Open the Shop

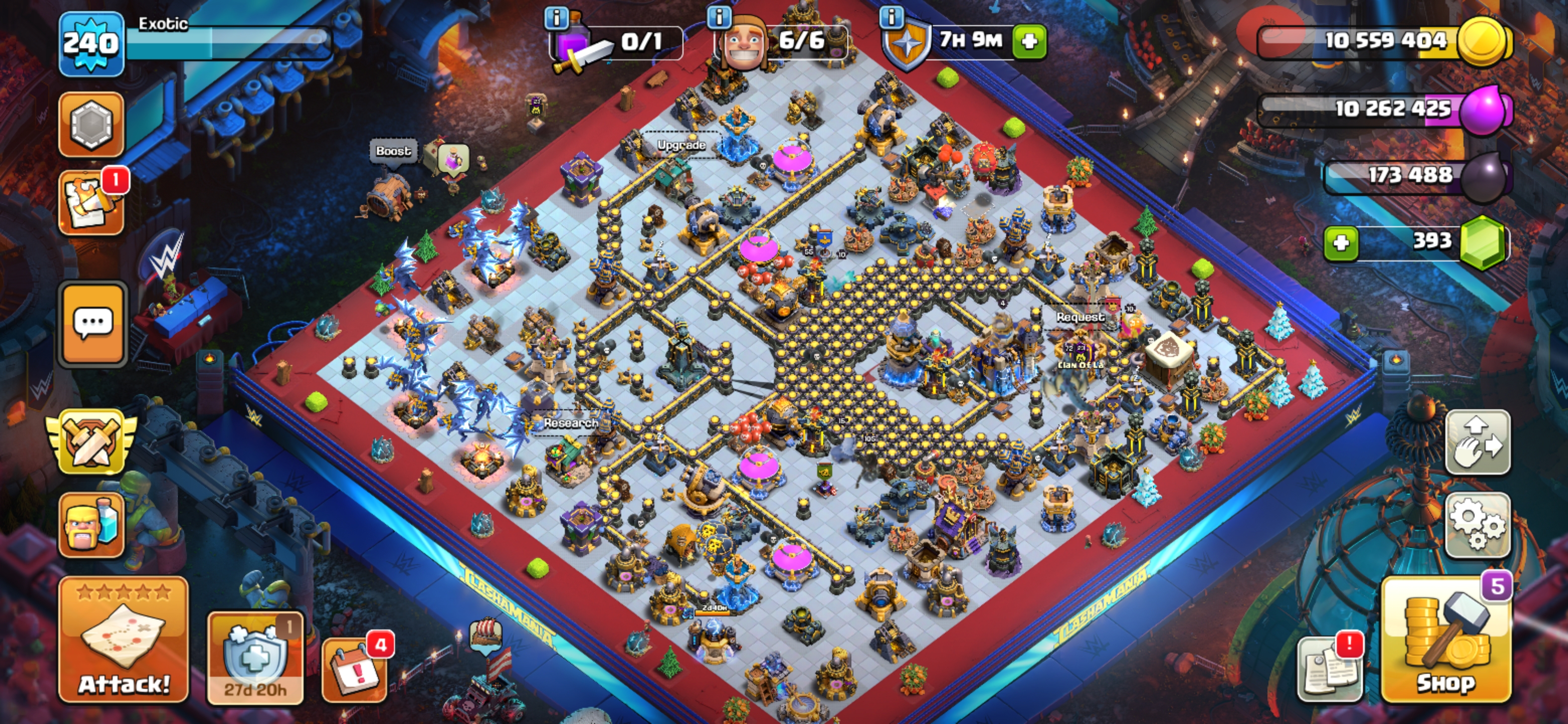1446,640
